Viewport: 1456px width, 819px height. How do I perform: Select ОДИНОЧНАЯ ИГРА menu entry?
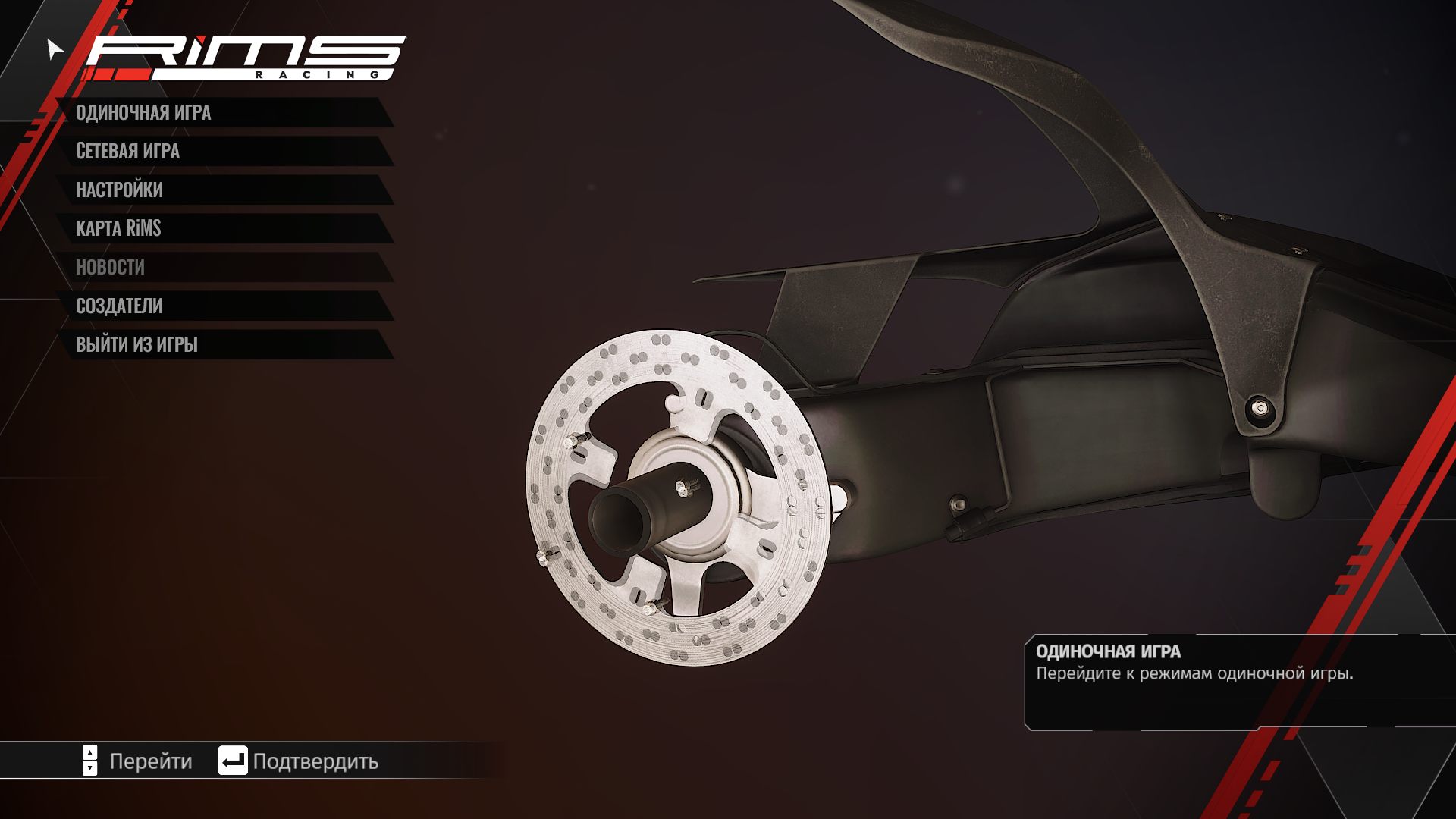click(143, 113)
